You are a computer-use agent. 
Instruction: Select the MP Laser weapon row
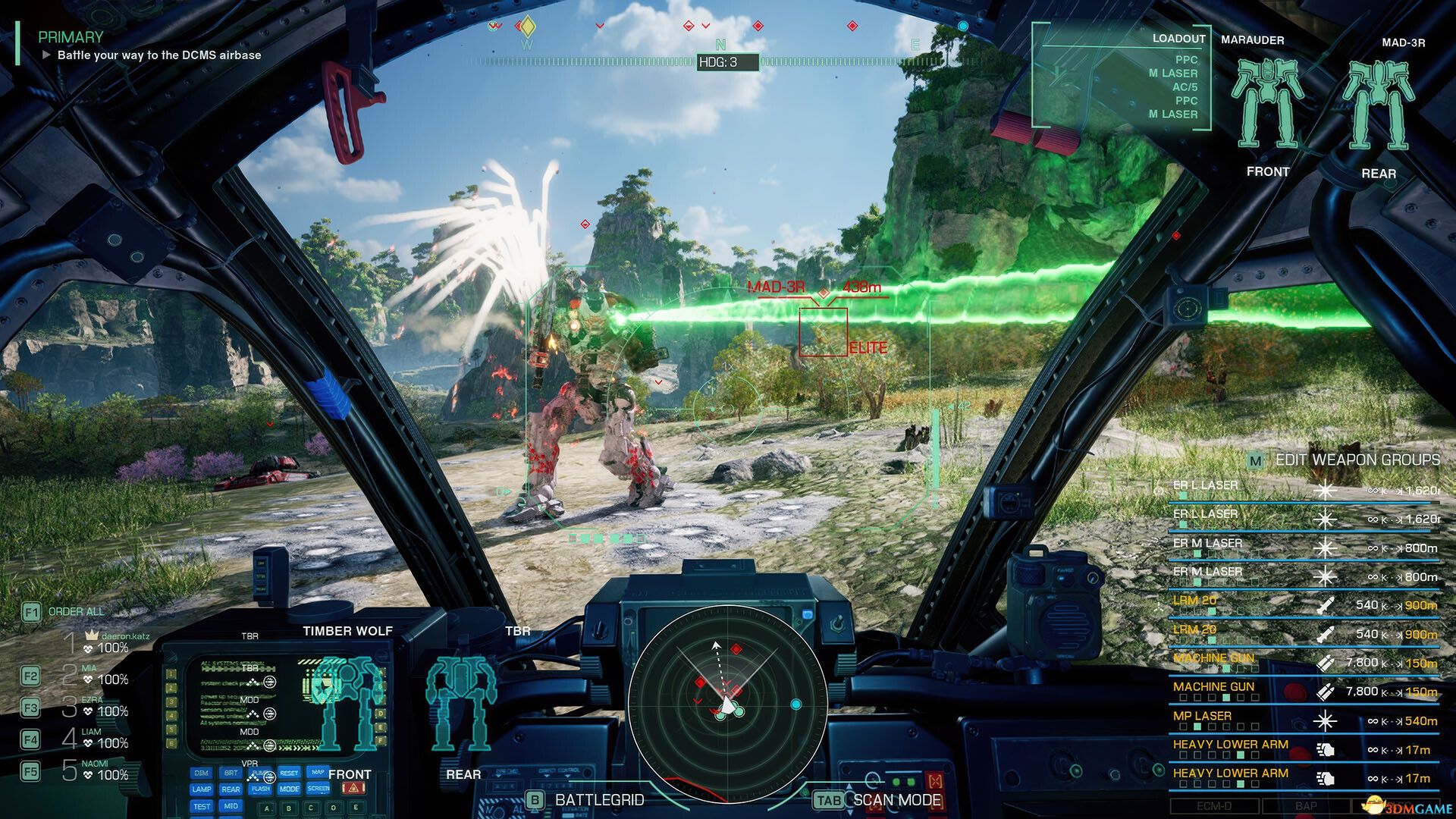click(x=1304, y=719)
